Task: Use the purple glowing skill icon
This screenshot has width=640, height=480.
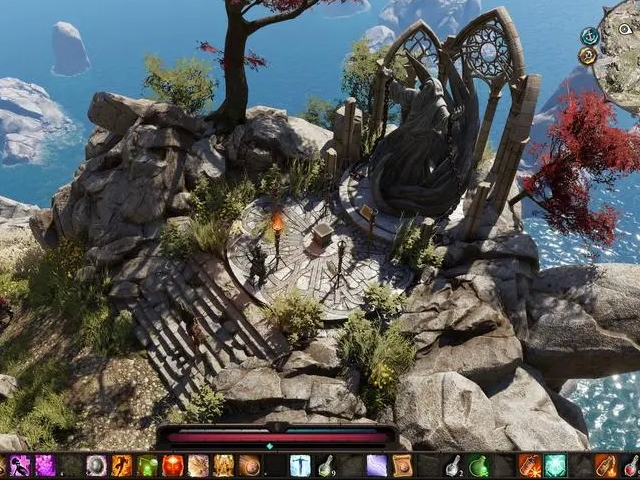Action: point(46,465)
